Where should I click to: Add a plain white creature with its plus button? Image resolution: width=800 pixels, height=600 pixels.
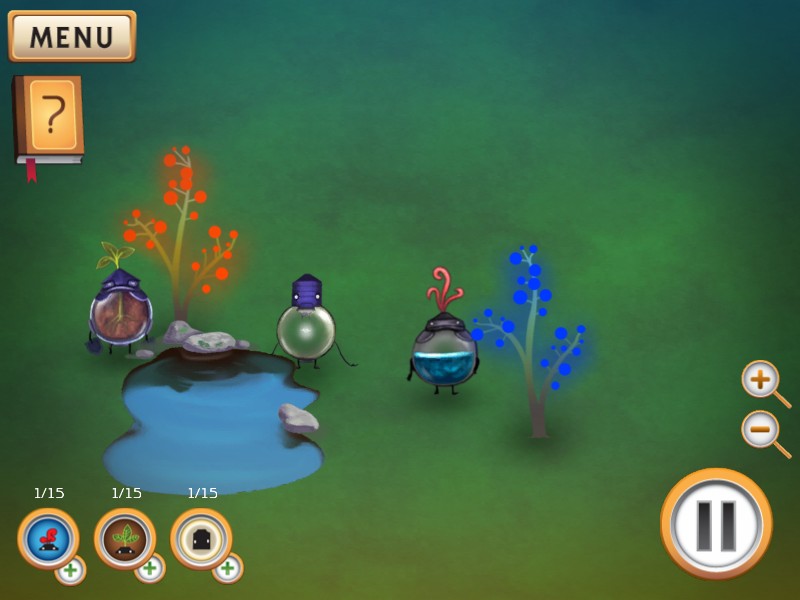click(x=227, y=568)
